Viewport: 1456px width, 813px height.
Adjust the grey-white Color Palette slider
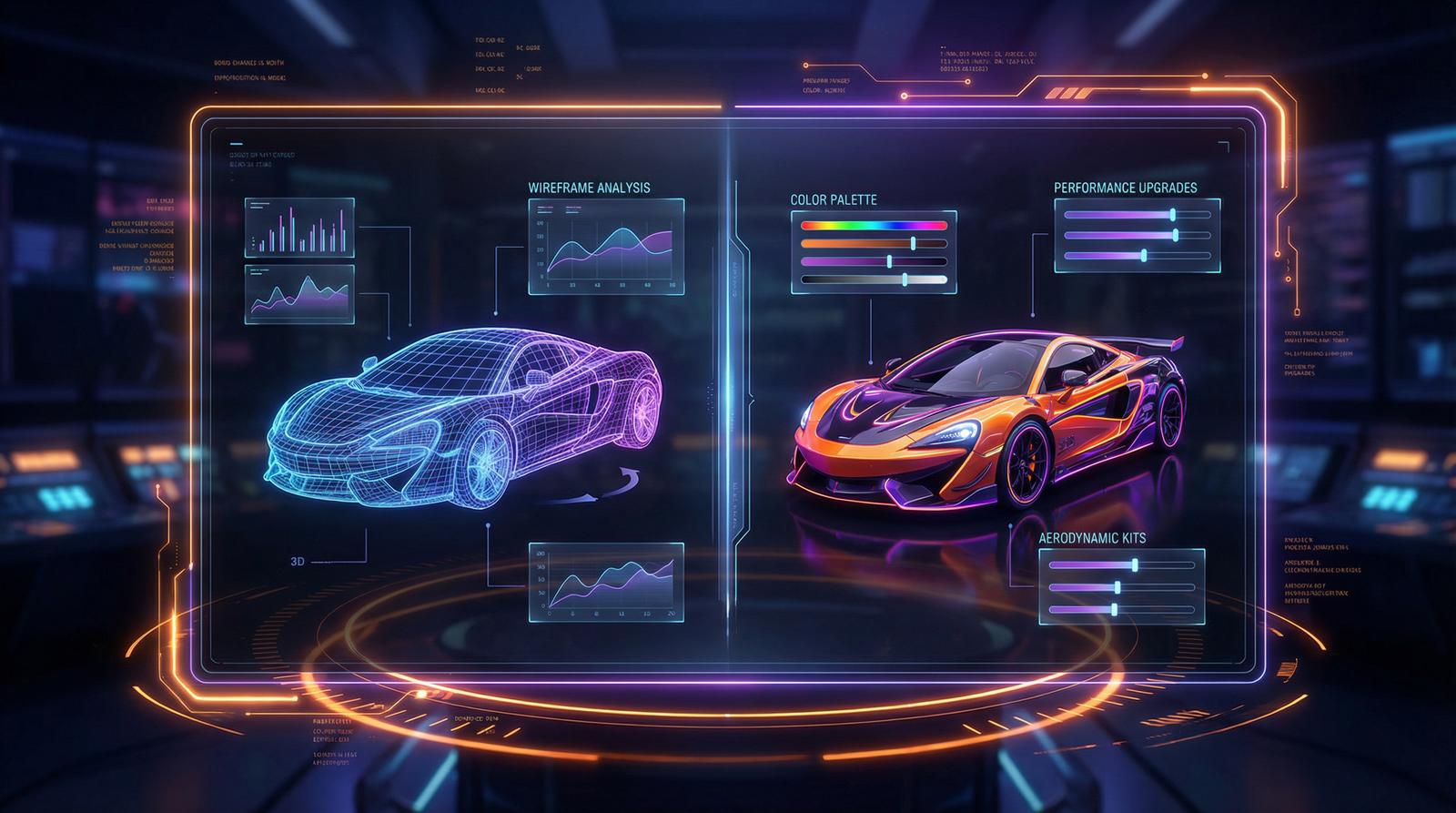tap(905, 279)
